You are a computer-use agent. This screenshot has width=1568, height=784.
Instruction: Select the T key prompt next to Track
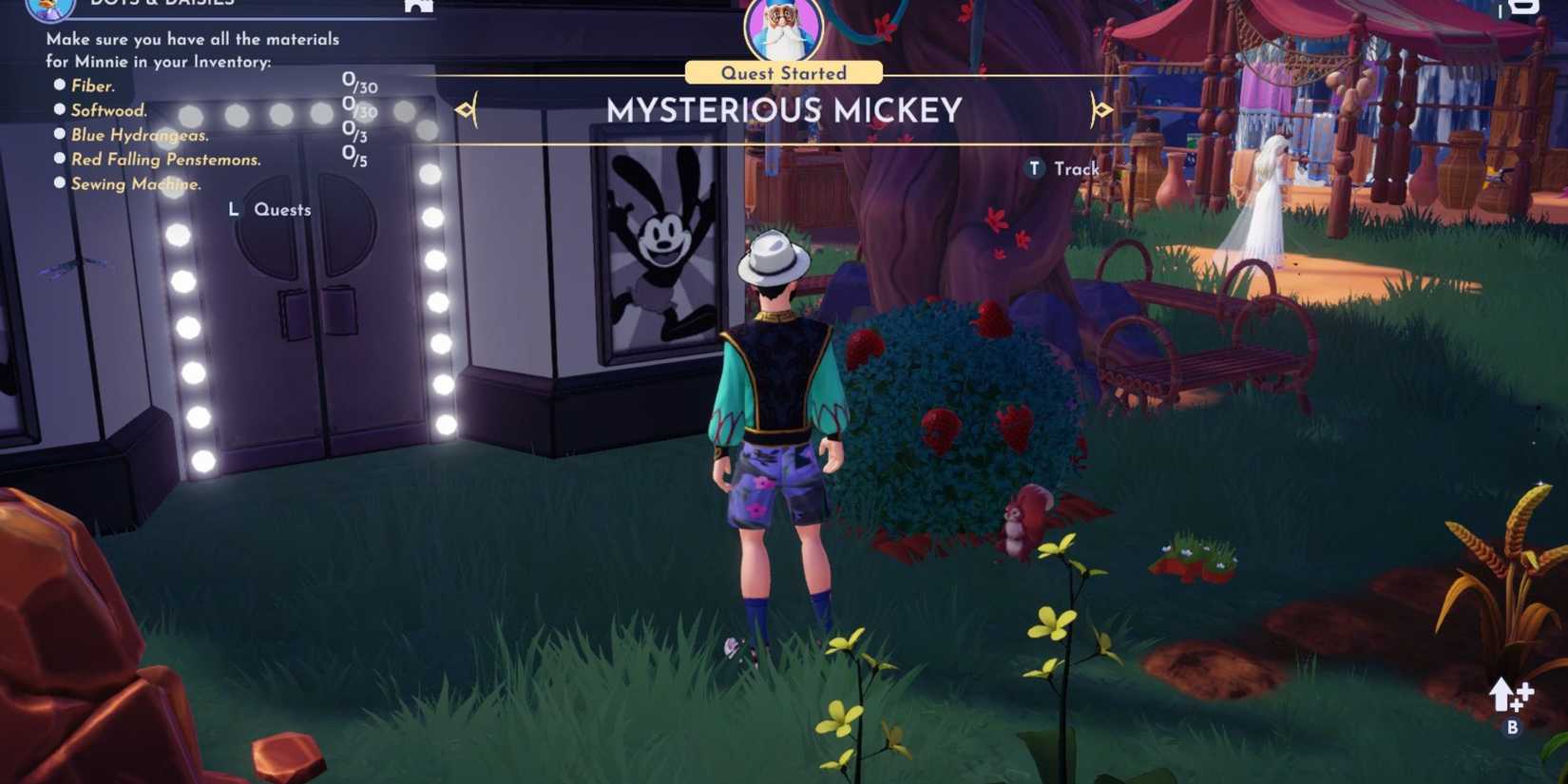[1034, 168]
